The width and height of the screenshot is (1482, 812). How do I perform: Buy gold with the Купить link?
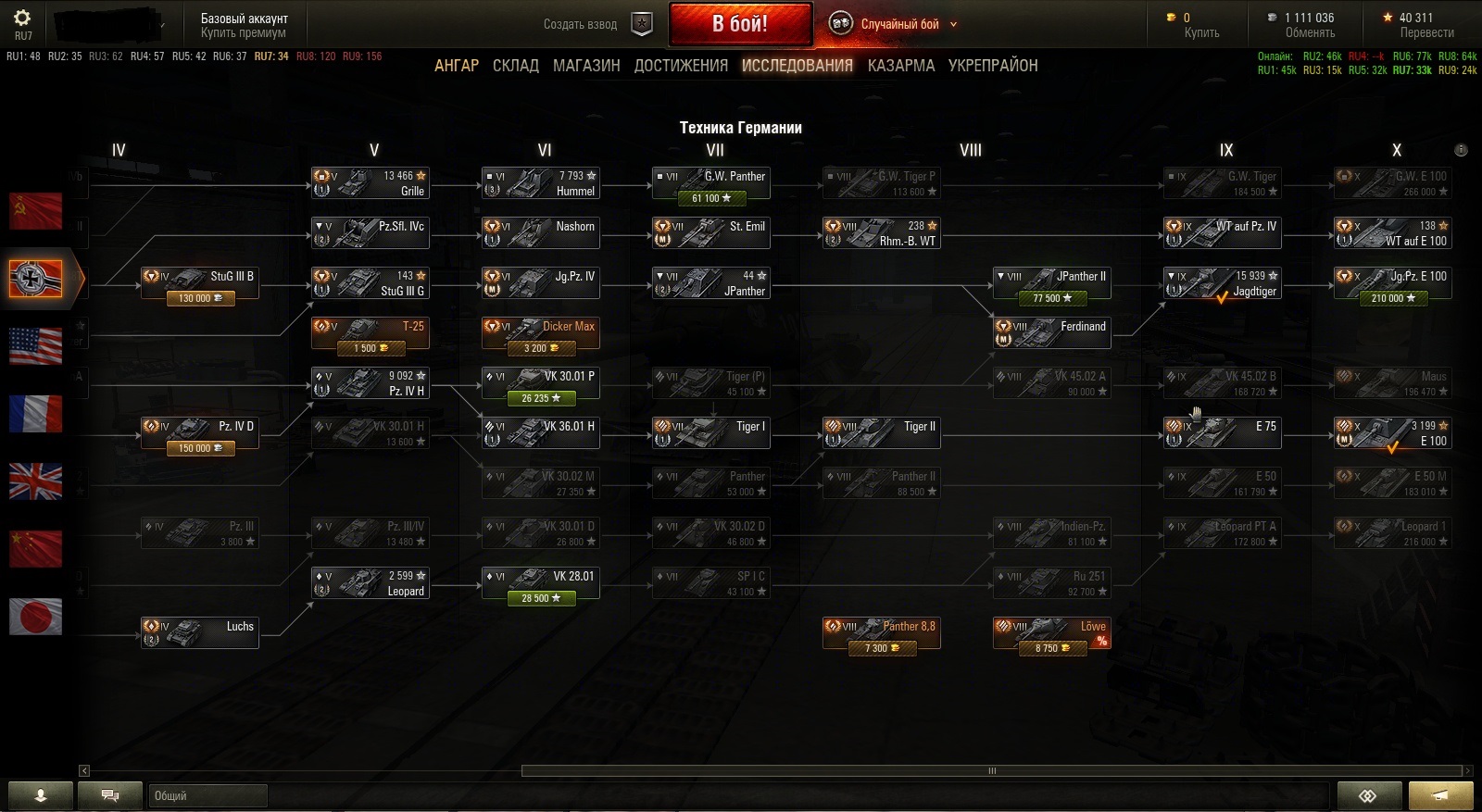coord(1201,32)
